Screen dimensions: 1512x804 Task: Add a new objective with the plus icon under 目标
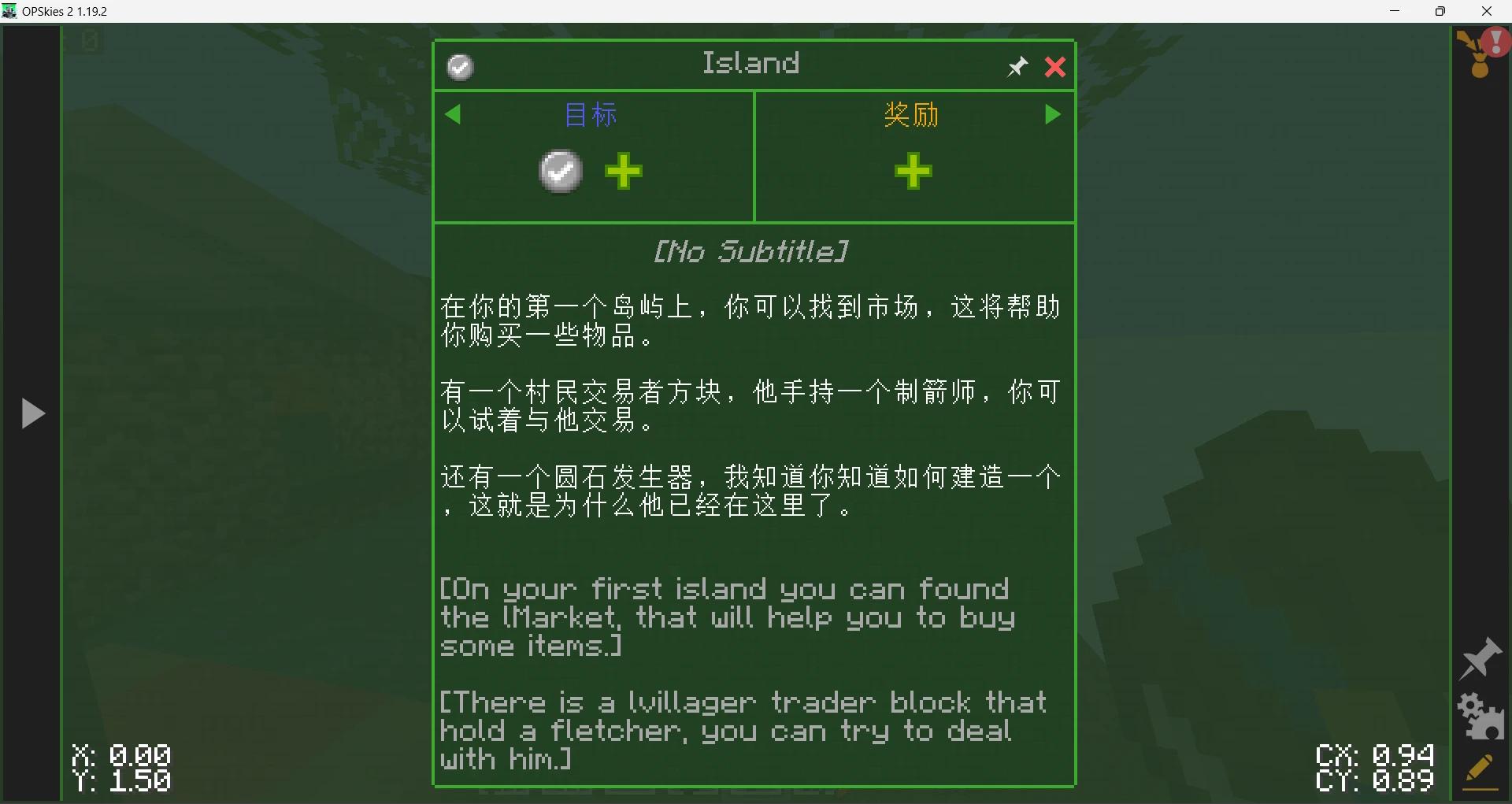coord(623,171)
